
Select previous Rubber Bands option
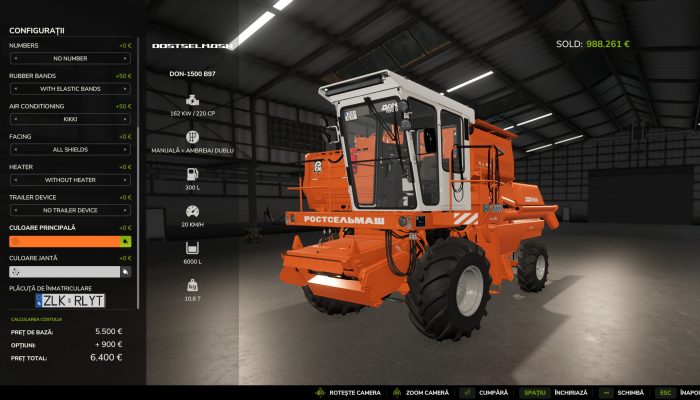pos(13,89)
